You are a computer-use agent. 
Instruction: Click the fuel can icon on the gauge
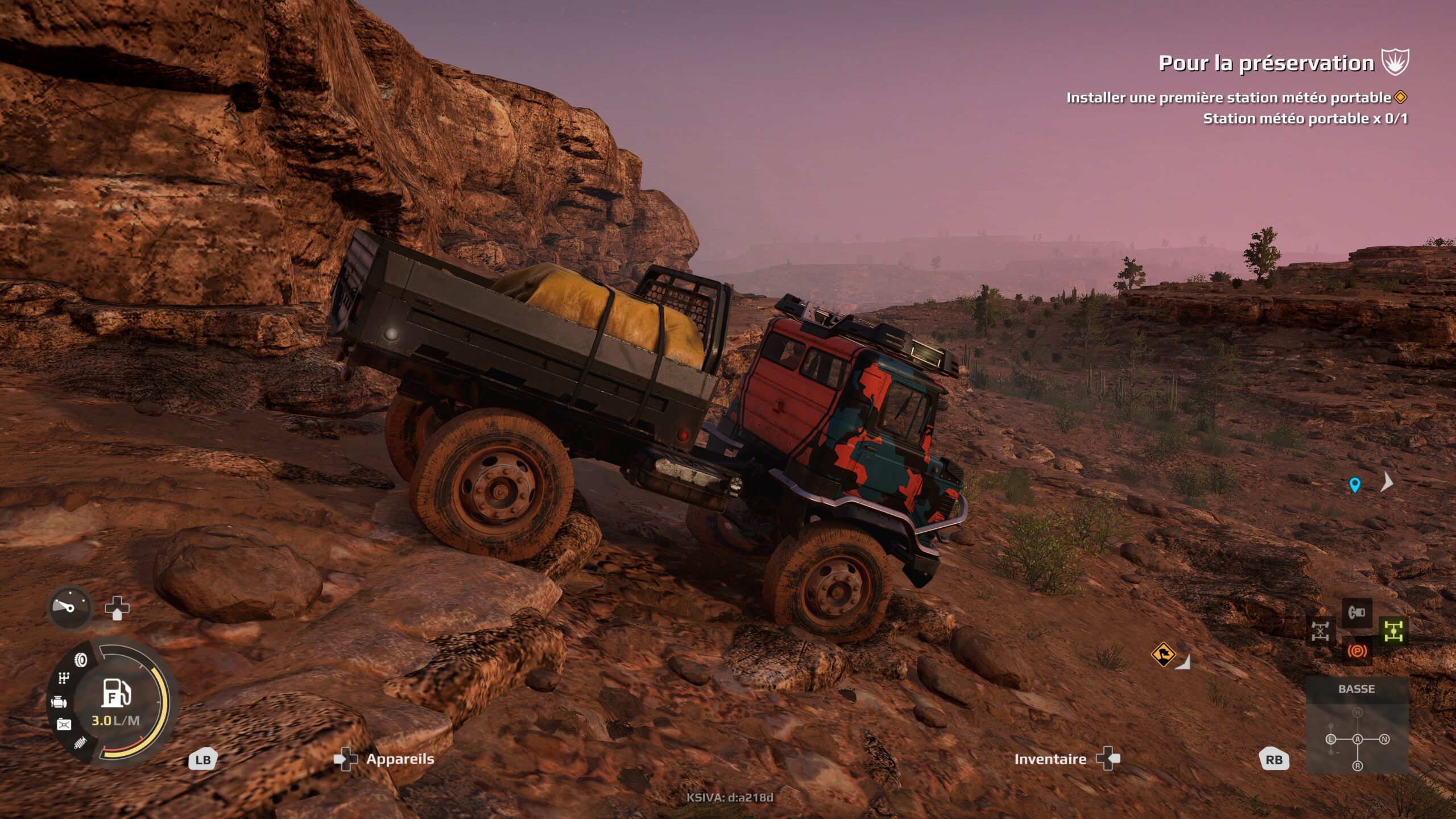[64, 723]
